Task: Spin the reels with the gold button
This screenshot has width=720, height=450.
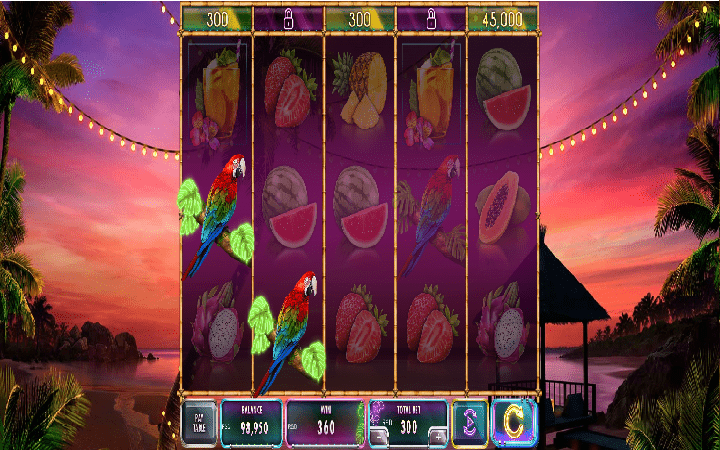Action: 514,421
